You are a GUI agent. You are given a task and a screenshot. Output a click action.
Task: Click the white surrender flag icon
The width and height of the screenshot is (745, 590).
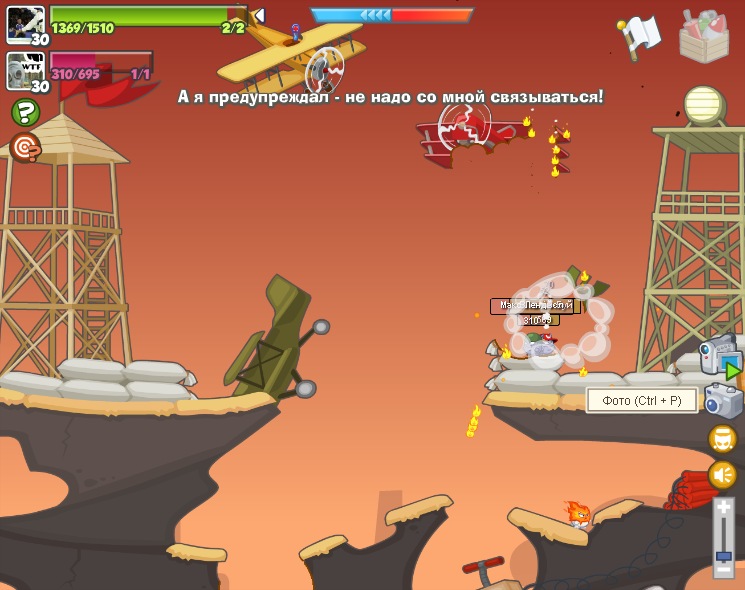point(639,36)
